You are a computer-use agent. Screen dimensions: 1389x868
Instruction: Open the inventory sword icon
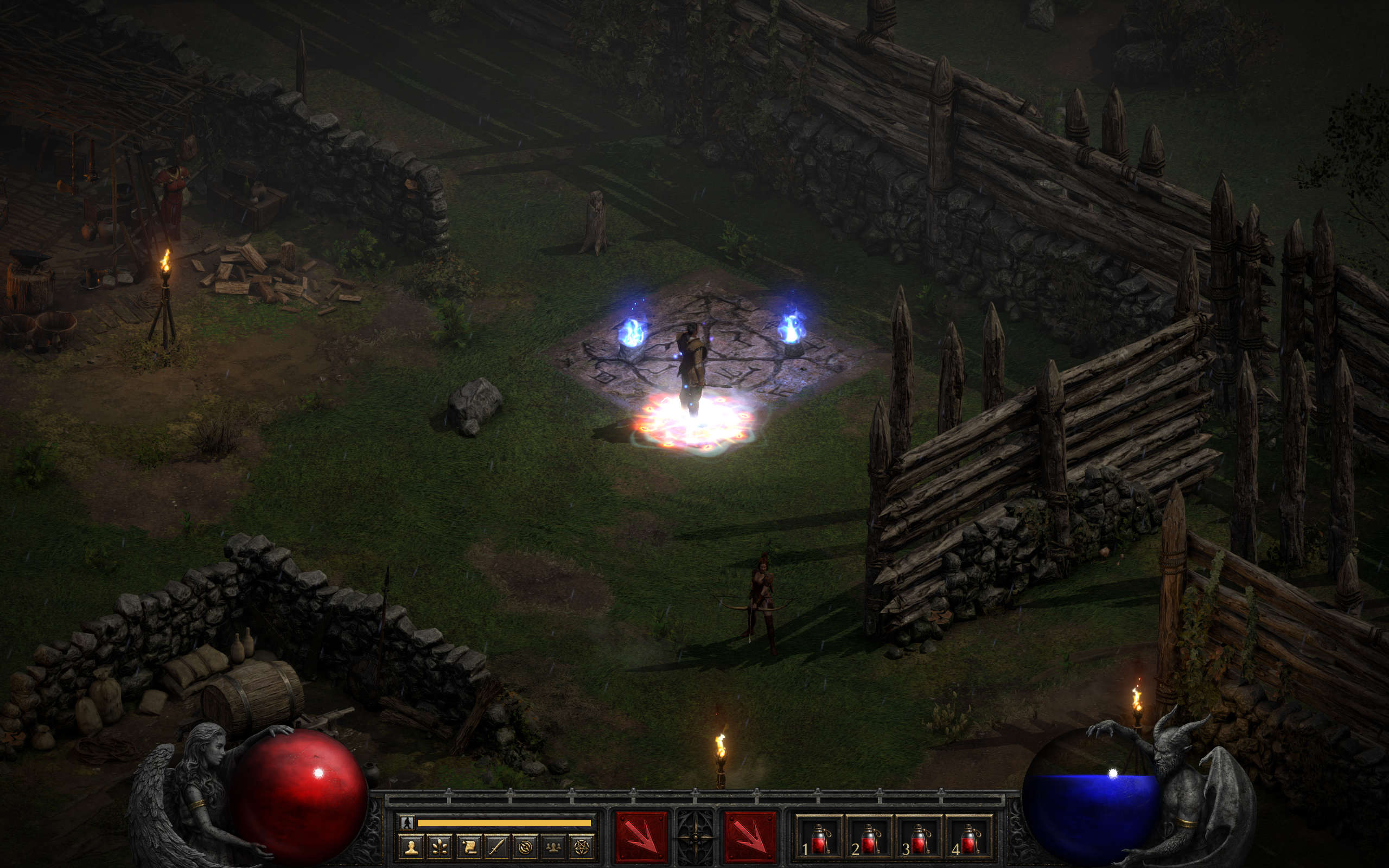496,847
